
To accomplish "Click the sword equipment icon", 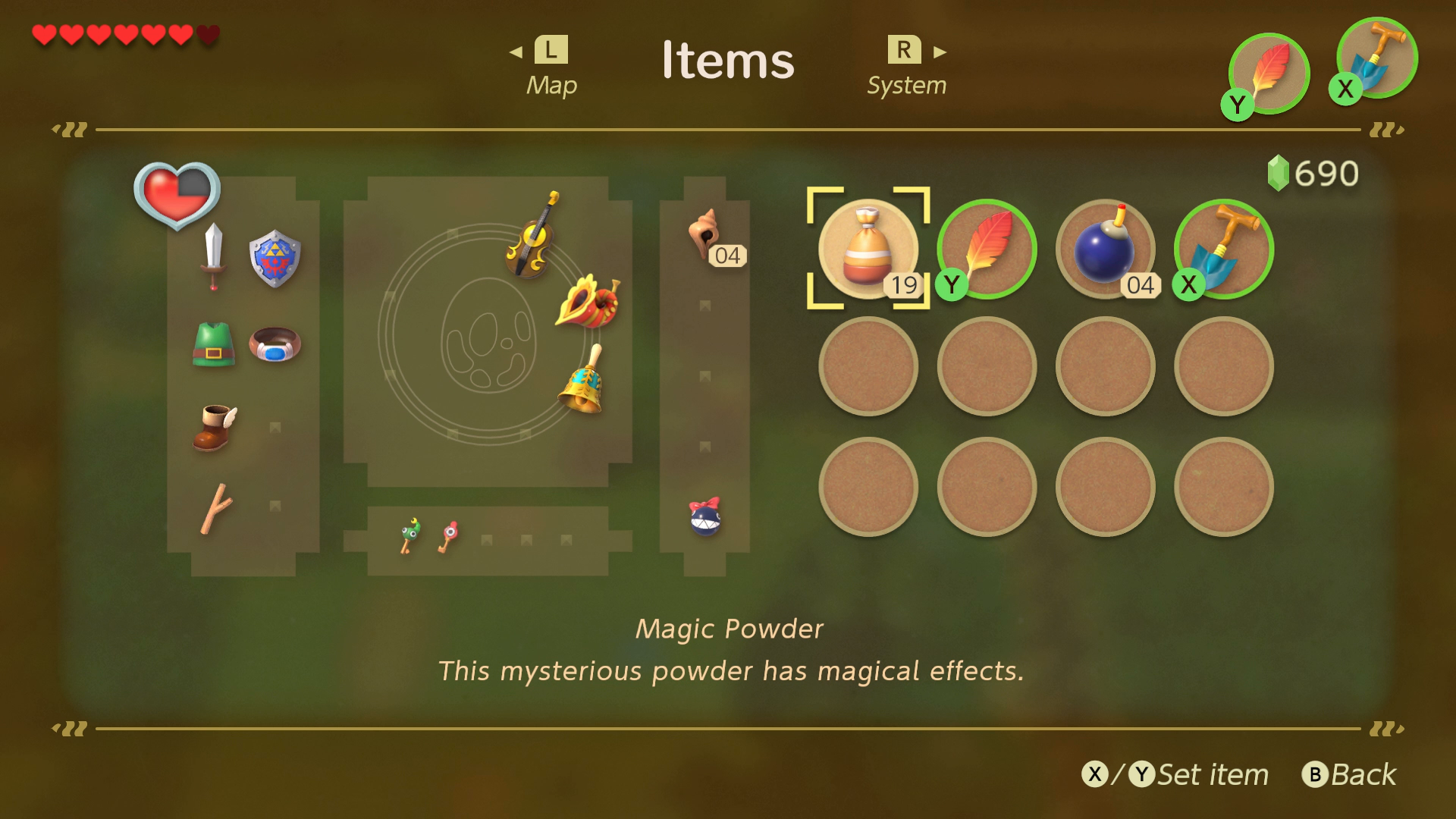I will (213, 256).
